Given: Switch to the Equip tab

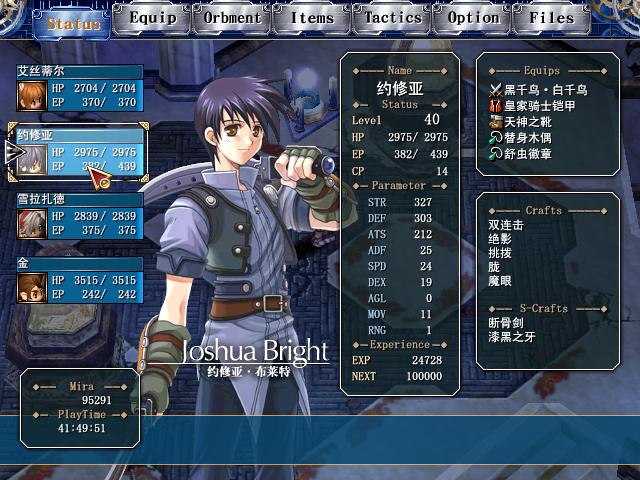Looking at the screenshot, I should coord(153,18).
